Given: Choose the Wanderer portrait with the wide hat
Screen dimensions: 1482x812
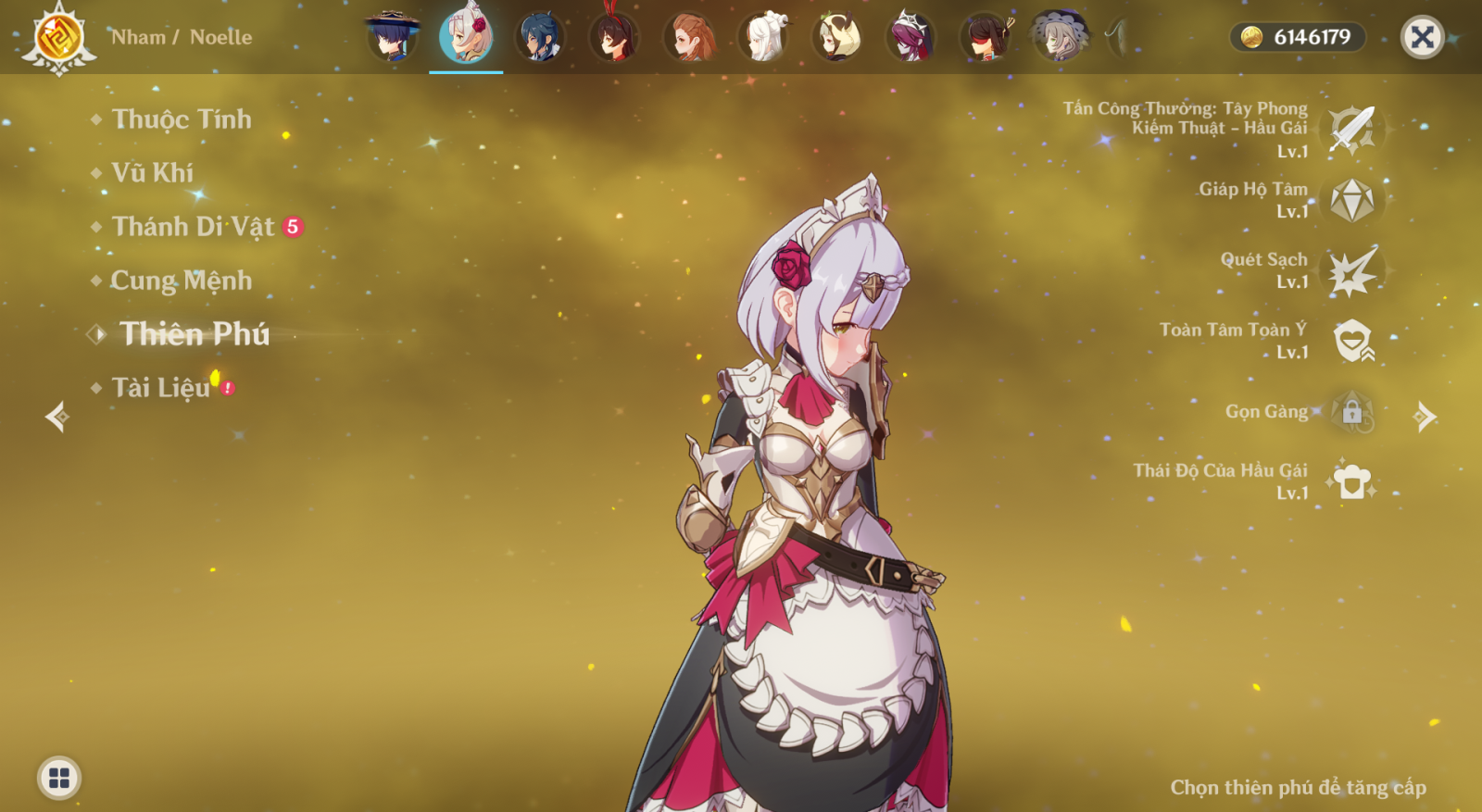Looking at the screenshot, I should click(392, 37).
